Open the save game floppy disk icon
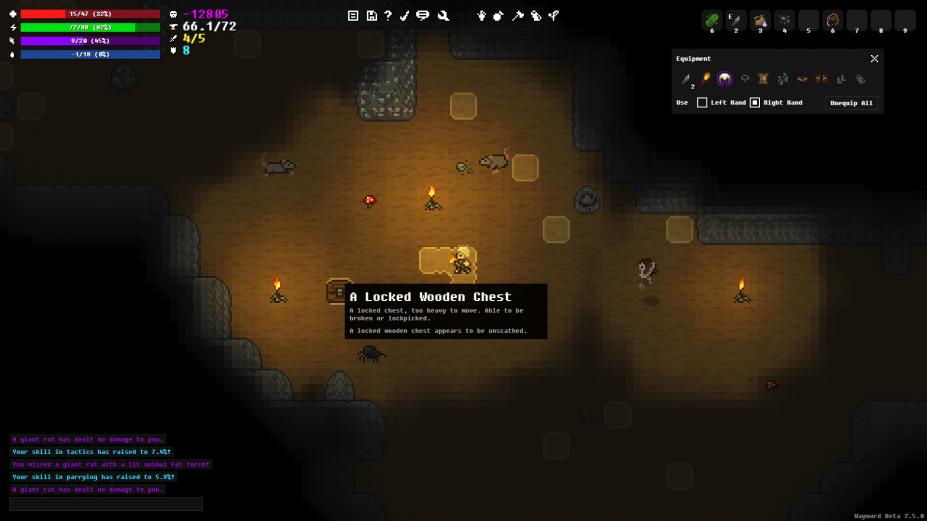This screenshot has width=927, height=521. pyautogui.click(x=371, y=16)
